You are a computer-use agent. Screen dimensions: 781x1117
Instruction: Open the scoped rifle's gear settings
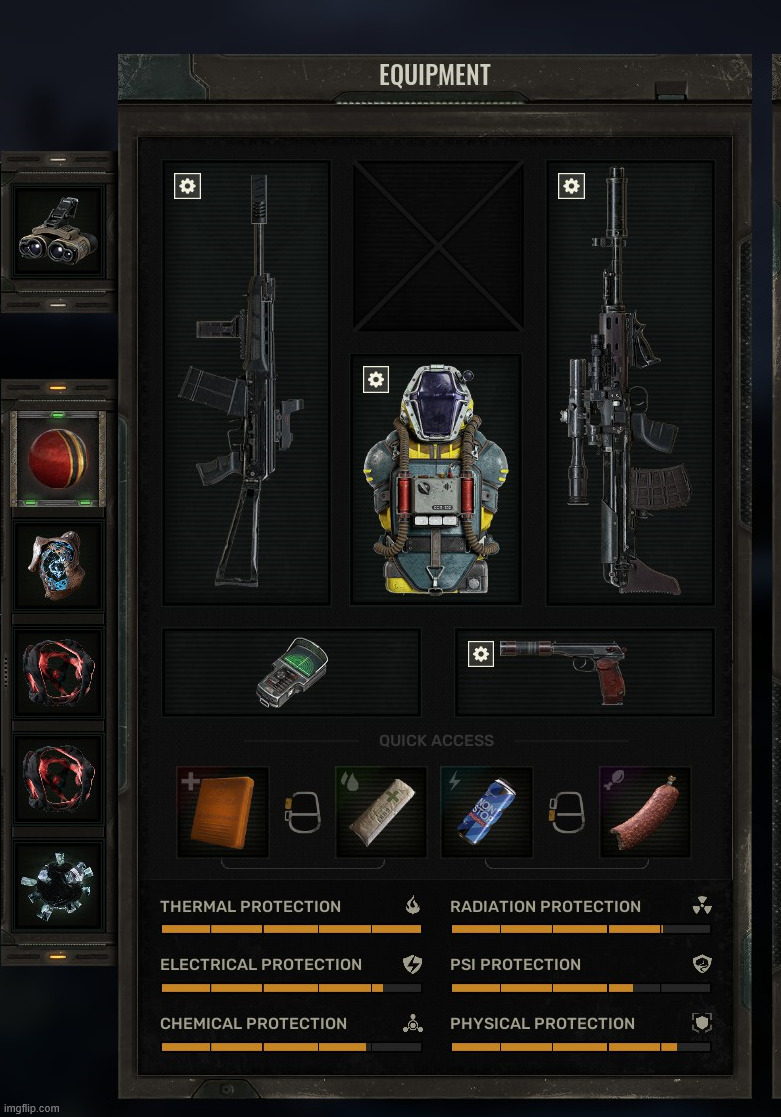point(571,186)
